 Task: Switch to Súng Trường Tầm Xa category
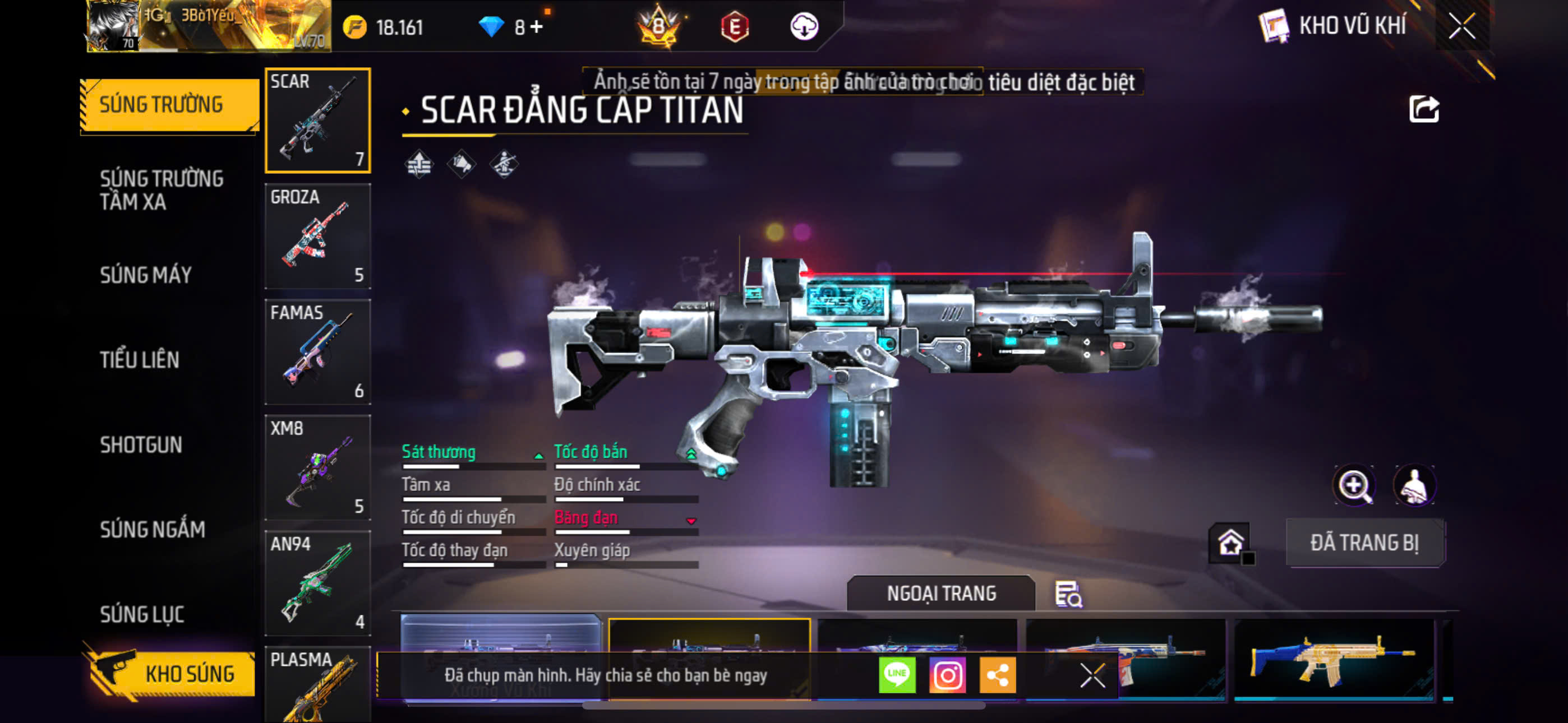[162, 190]
